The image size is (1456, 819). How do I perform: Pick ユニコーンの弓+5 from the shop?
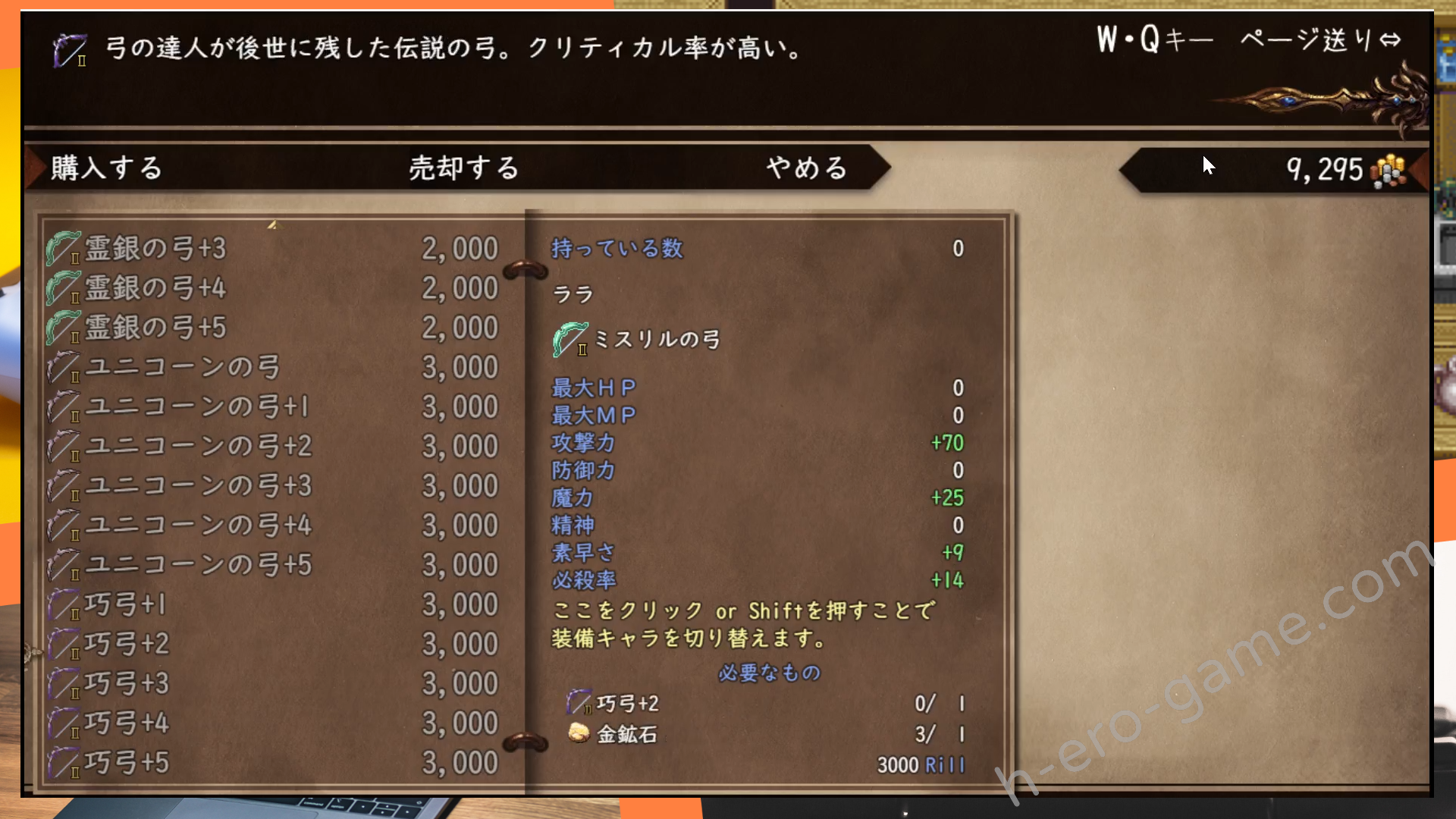coord(271,565)
